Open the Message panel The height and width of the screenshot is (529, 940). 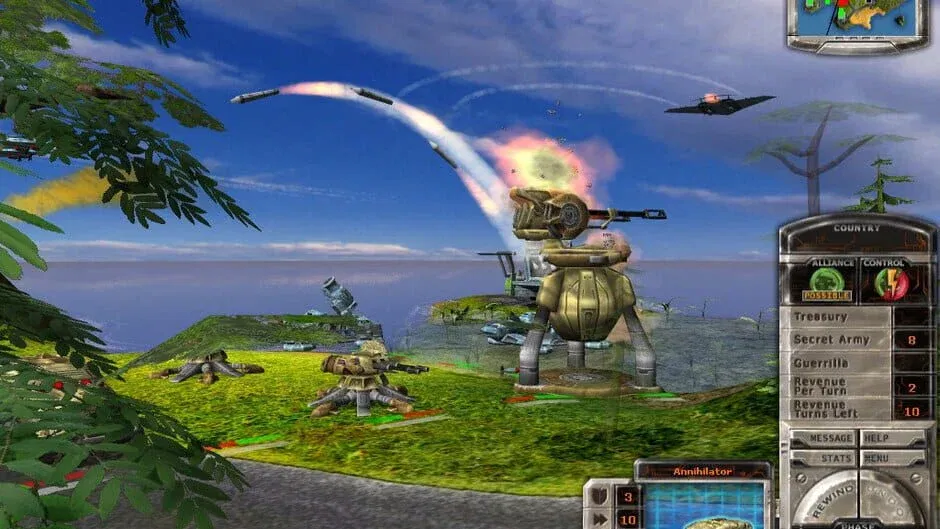coord(824,438)
